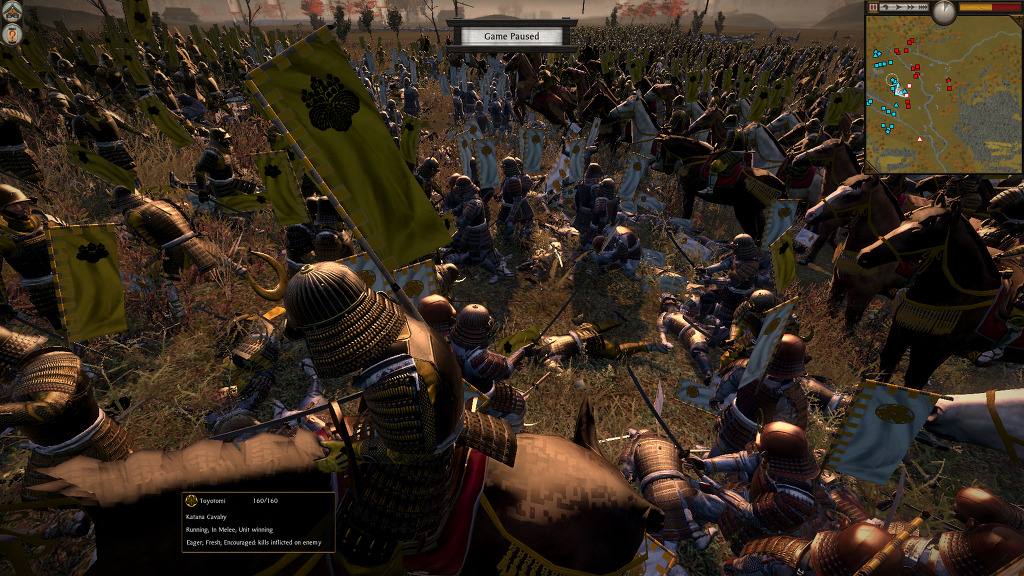Click the pause button above the minimap

click(873, 7)
